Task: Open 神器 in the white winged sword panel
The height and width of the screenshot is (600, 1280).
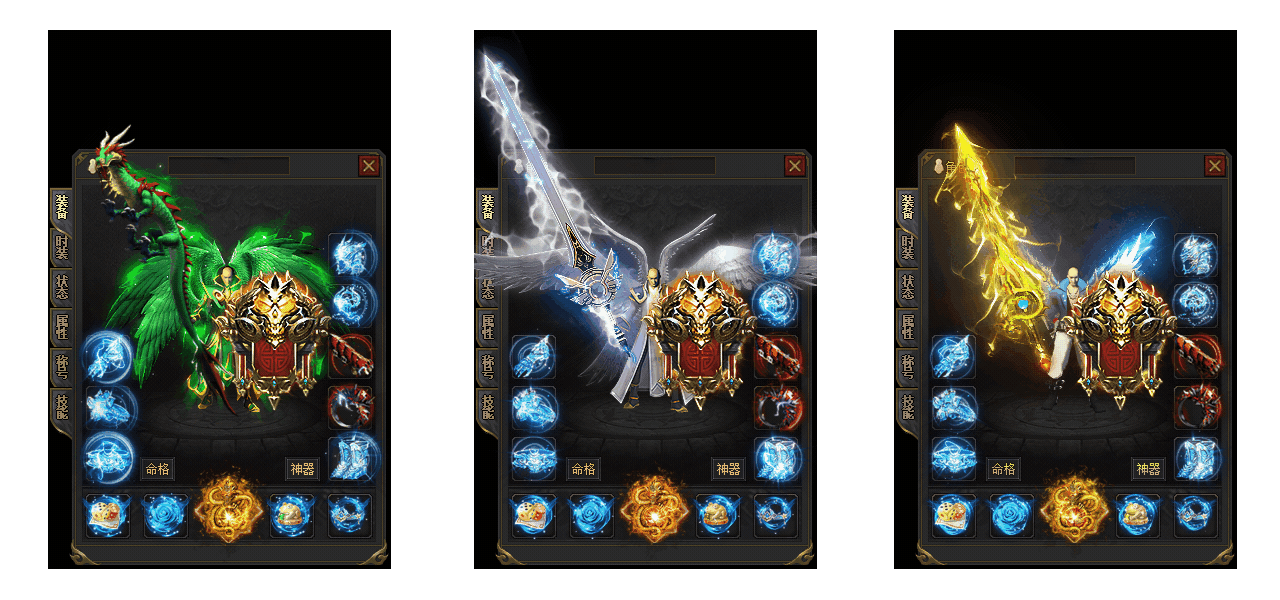Action: point(728,469)
